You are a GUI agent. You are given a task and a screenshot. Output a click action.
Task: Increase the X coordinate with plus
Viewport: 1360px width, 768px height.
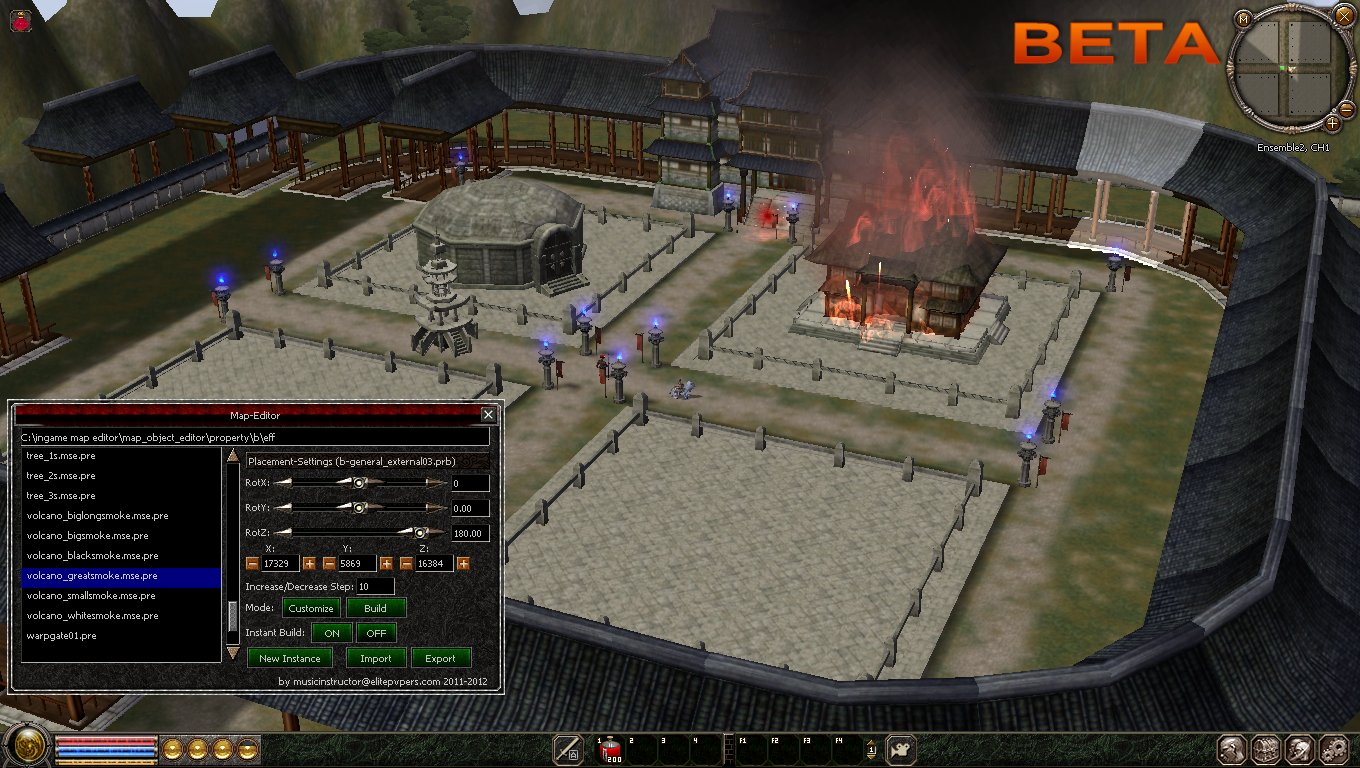point(309,564)
